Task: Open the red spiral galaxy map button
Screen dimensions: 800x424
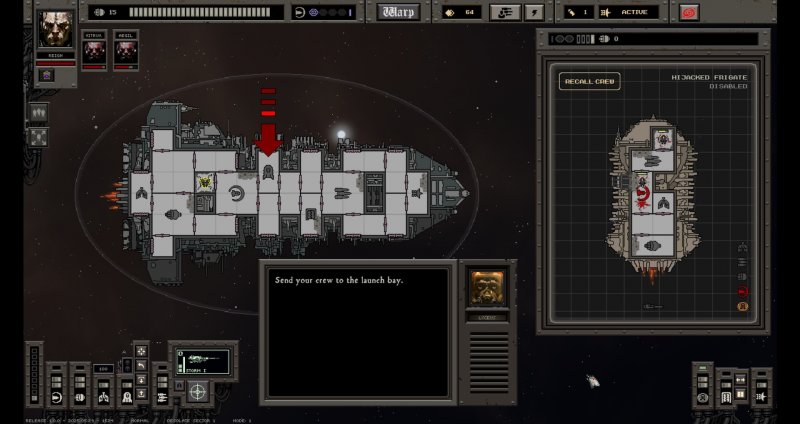Action: pyautogui.click(x=688, y=13)
